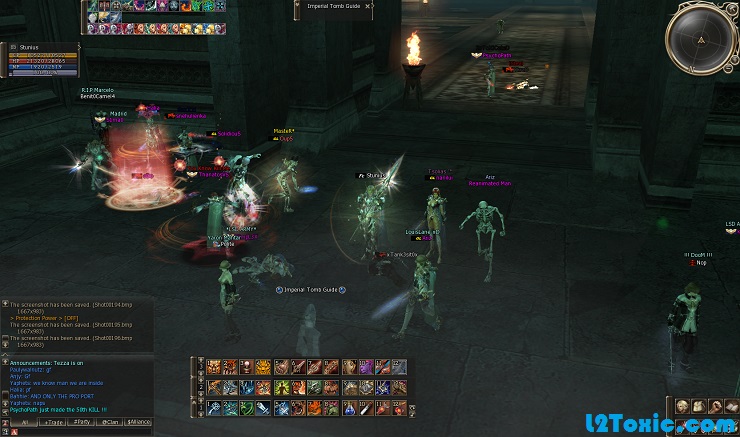Image resolution: width=740 pixels, height=437 pixels.
Task: Close the Imperial Tomb Guide target window
Action: (367, 6)
